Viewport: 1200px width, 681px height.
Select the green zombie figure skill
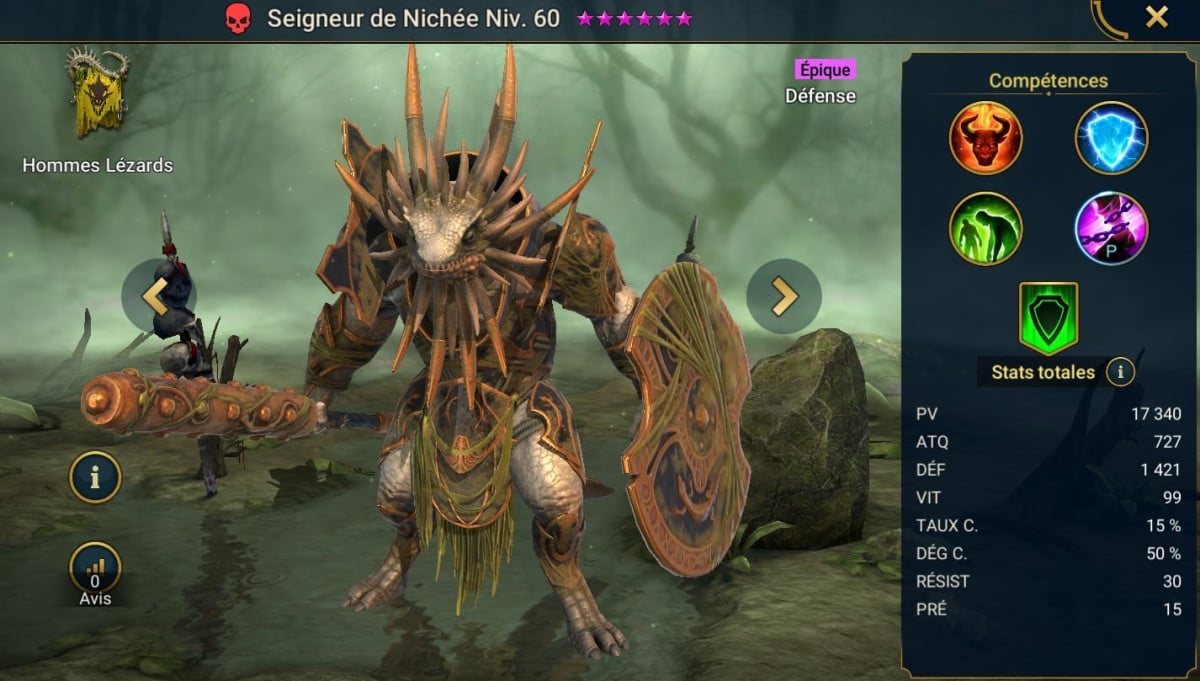pyautogui.click(x=985, y=228)
